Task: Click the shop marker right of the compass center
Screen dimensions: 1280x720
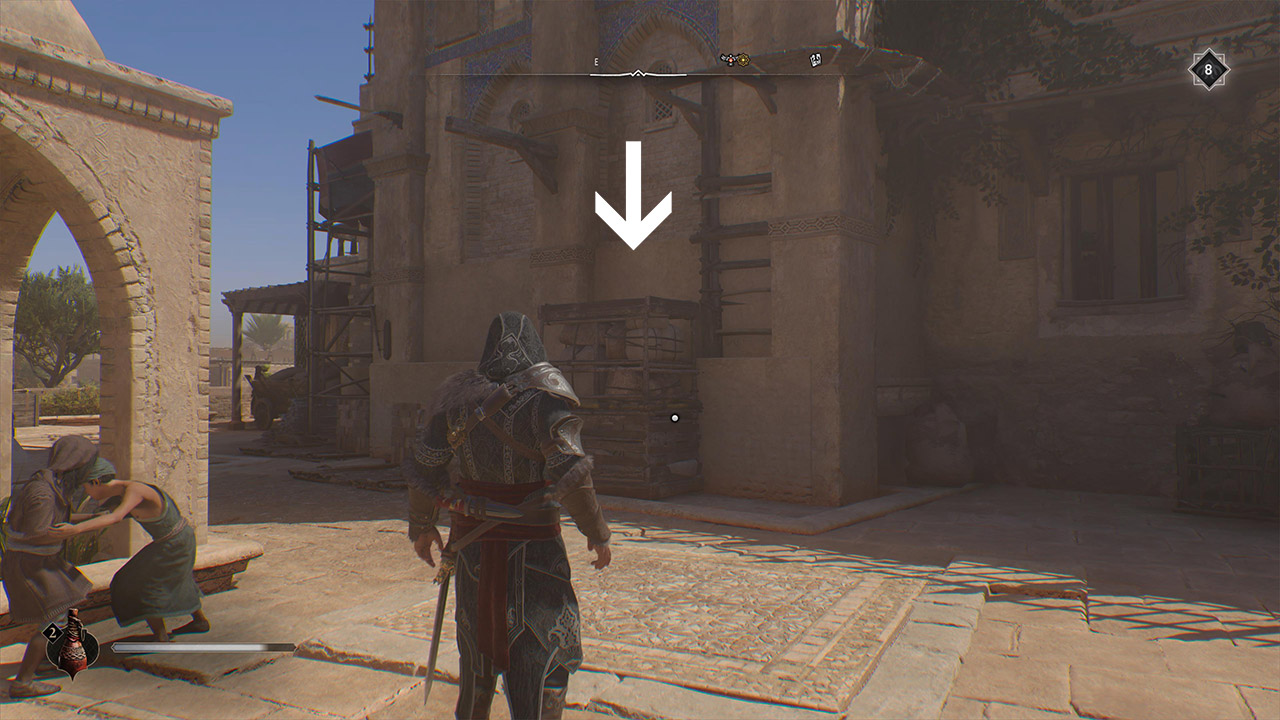Action: (816, 60)
